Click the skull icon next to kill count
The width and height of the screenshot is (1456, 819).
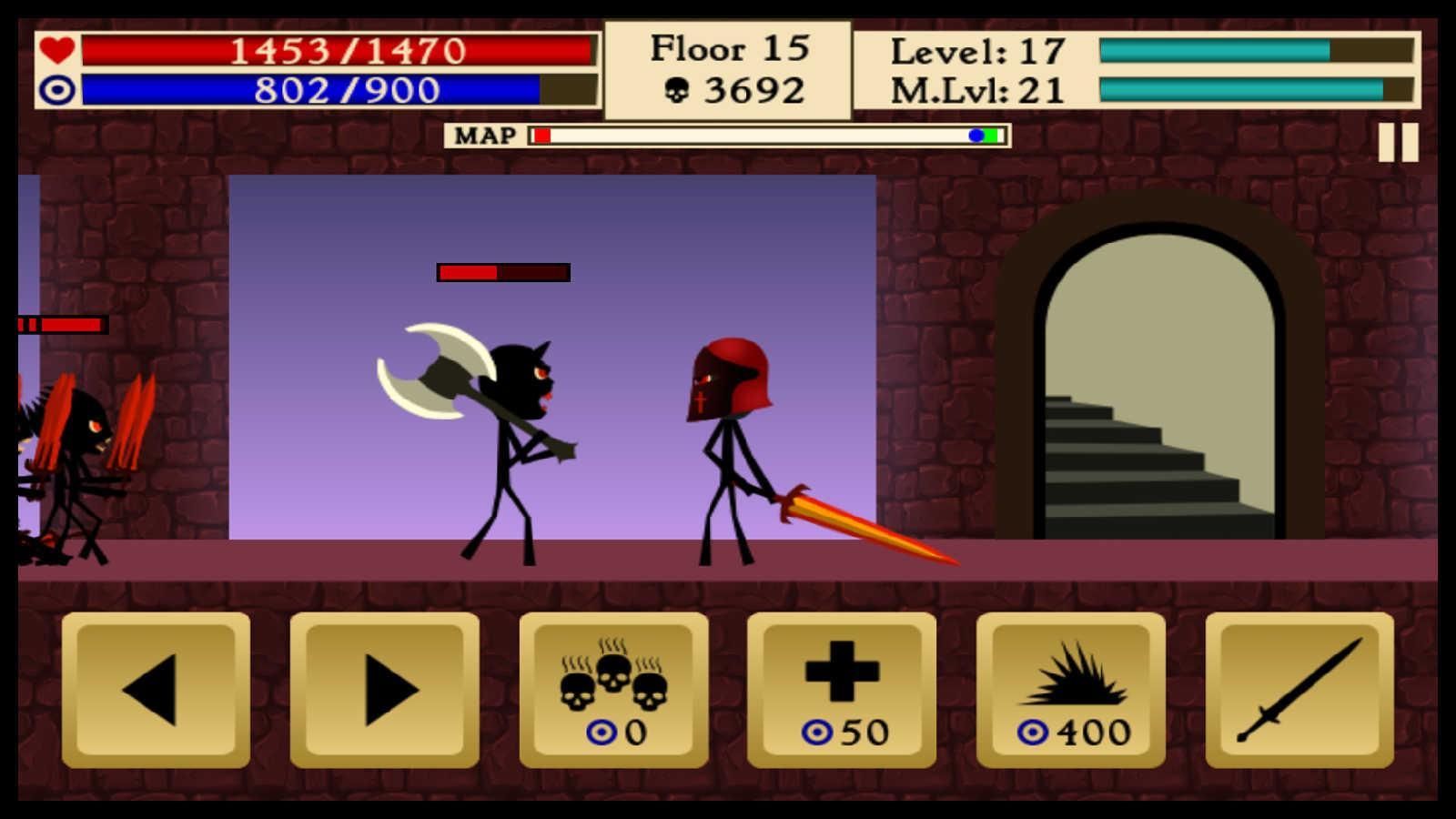tap(676, 89)
